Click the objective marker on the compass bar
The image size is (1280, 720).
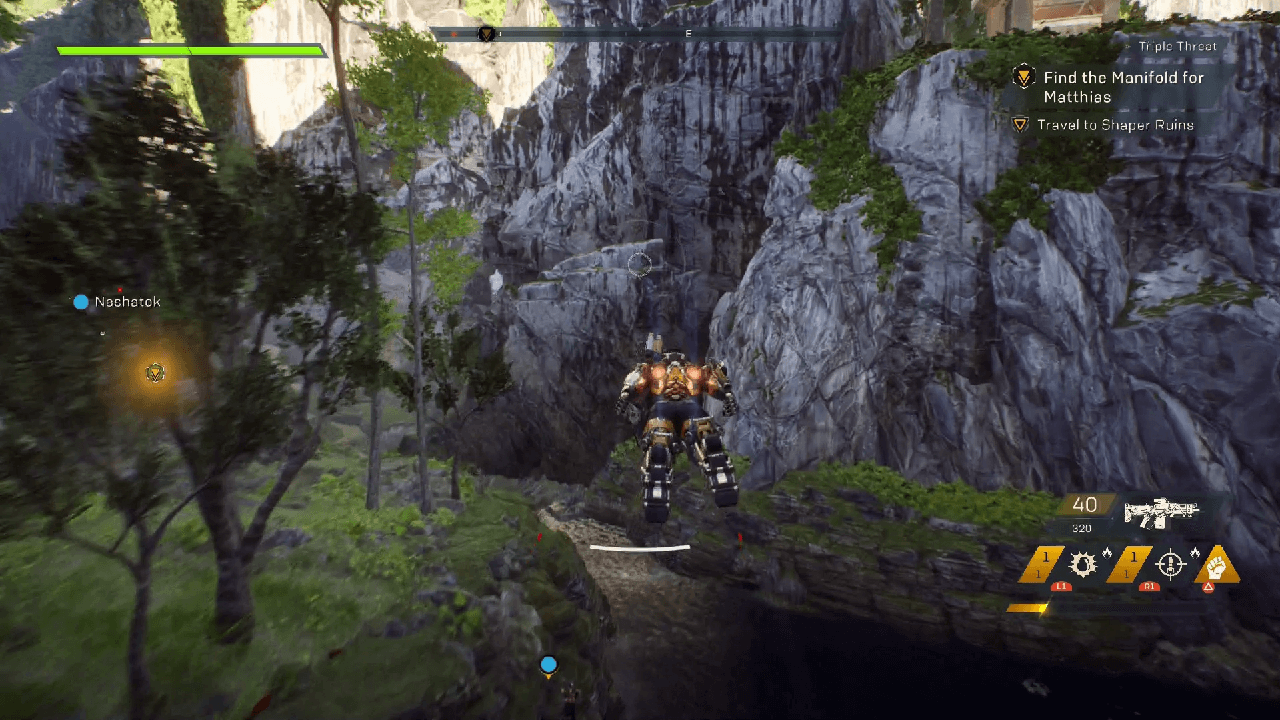coord(486,34)
